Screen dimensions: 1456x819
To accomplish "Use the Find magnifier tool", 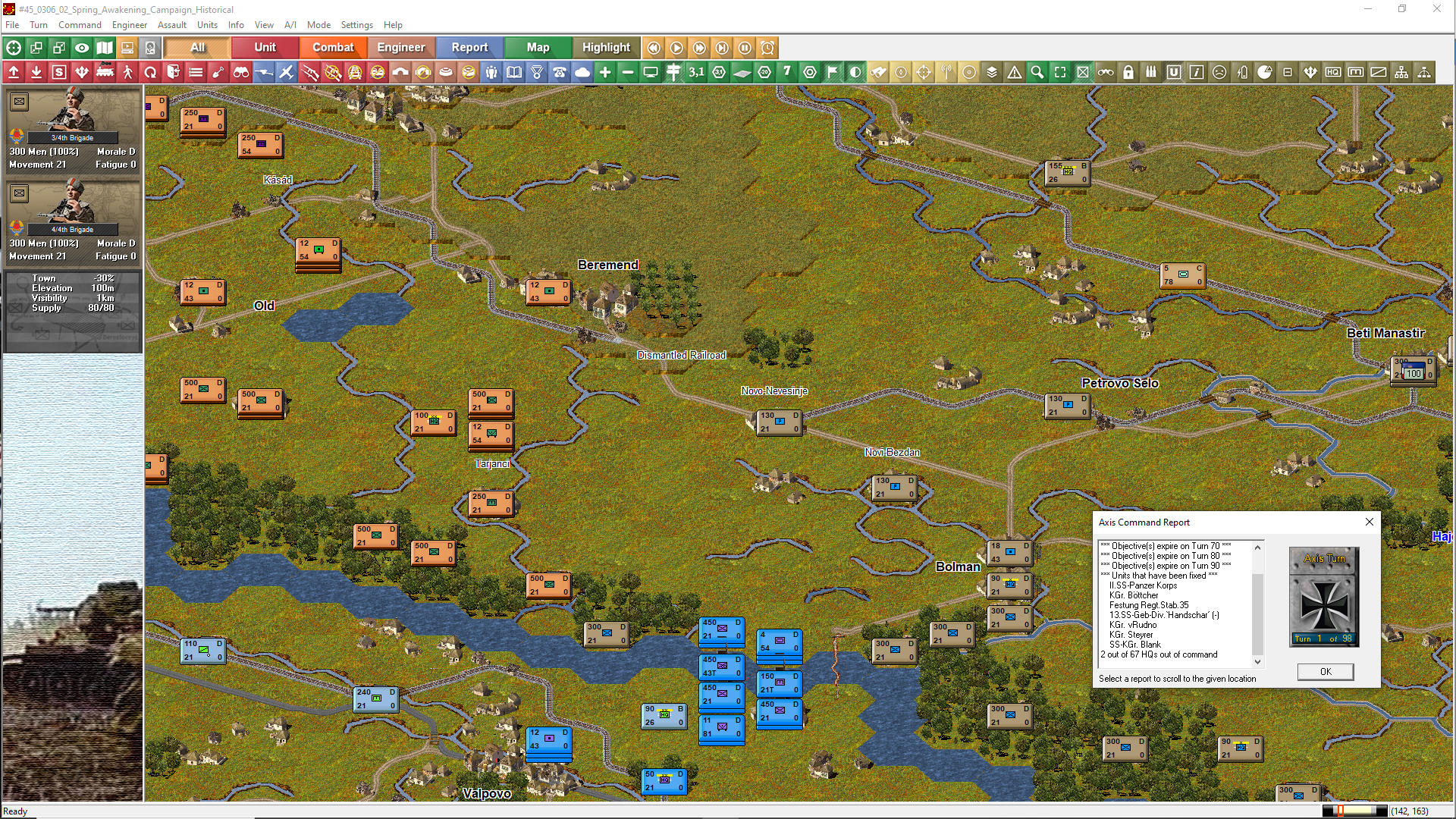I will 1037,72.
